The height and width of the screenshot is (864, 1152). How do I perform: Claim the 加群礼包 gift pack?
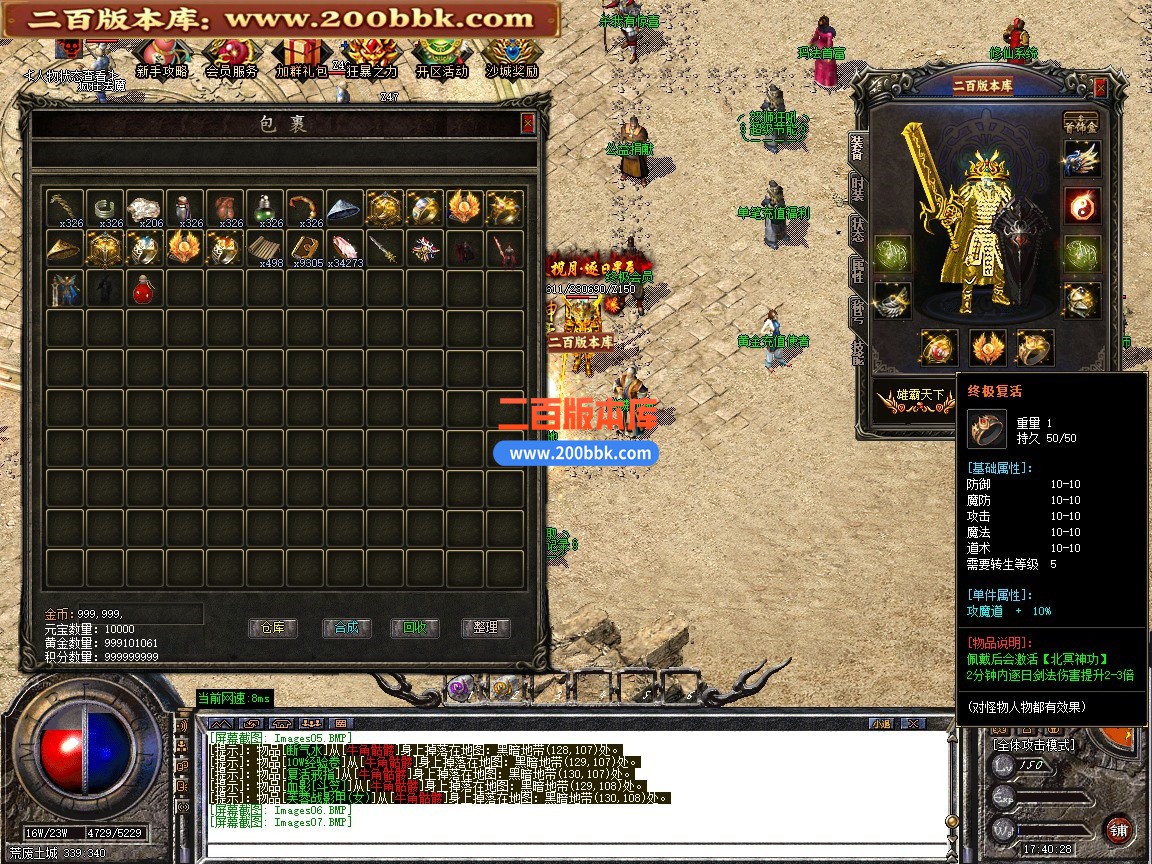pos(300,58)
